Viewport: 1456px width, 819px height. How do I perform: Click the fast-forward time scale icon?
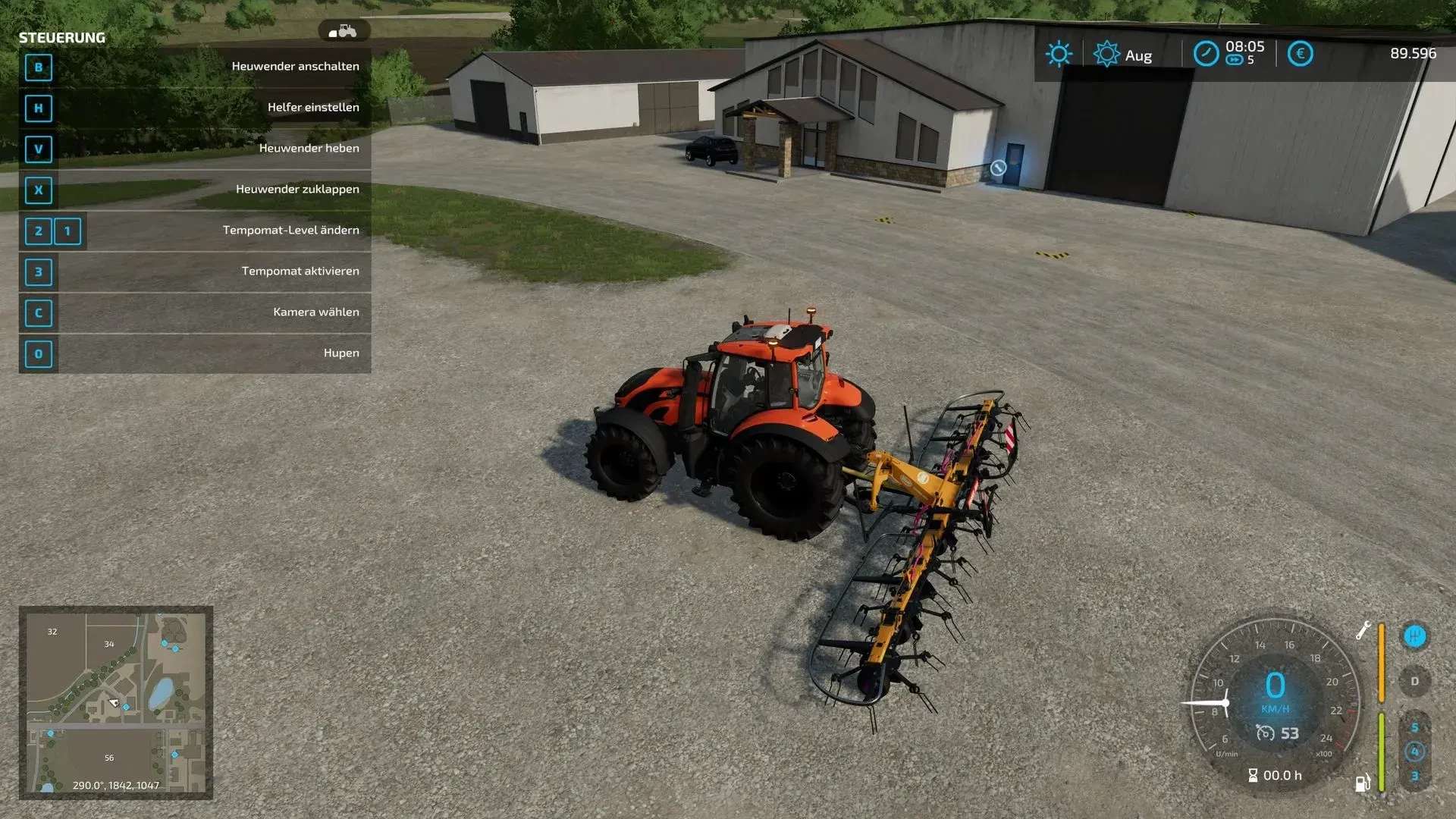pyautogui.click(x=1234, y=61)
